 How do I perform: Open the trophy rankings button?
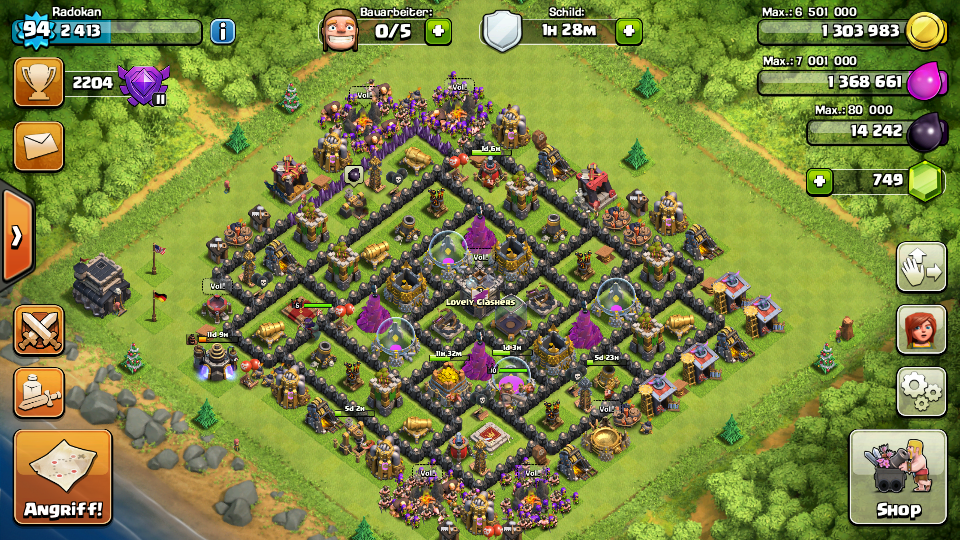38,82
